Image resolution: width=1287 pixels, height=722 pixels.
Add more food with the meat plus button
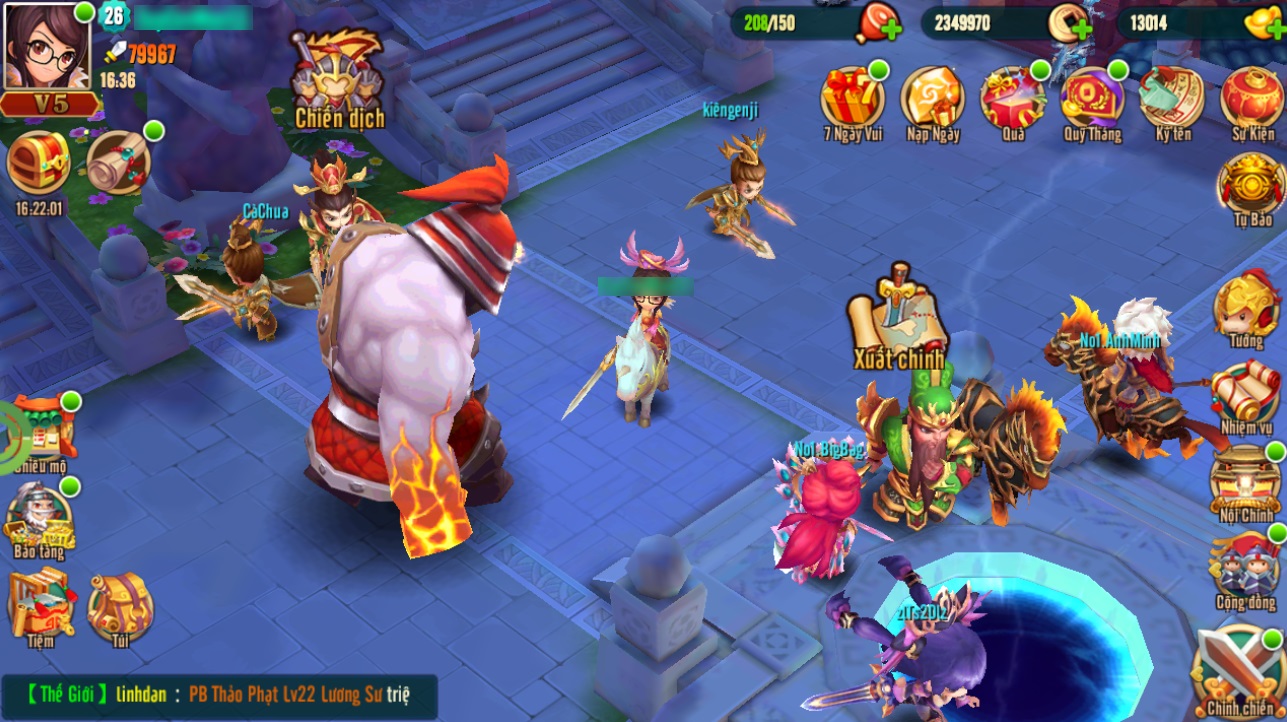[x=878, y=24]
